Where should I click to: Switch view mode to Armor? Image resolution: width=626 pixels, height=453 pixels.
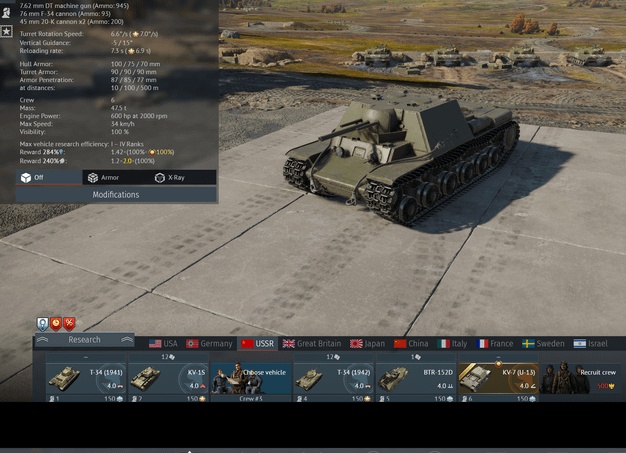coord(103,177)
